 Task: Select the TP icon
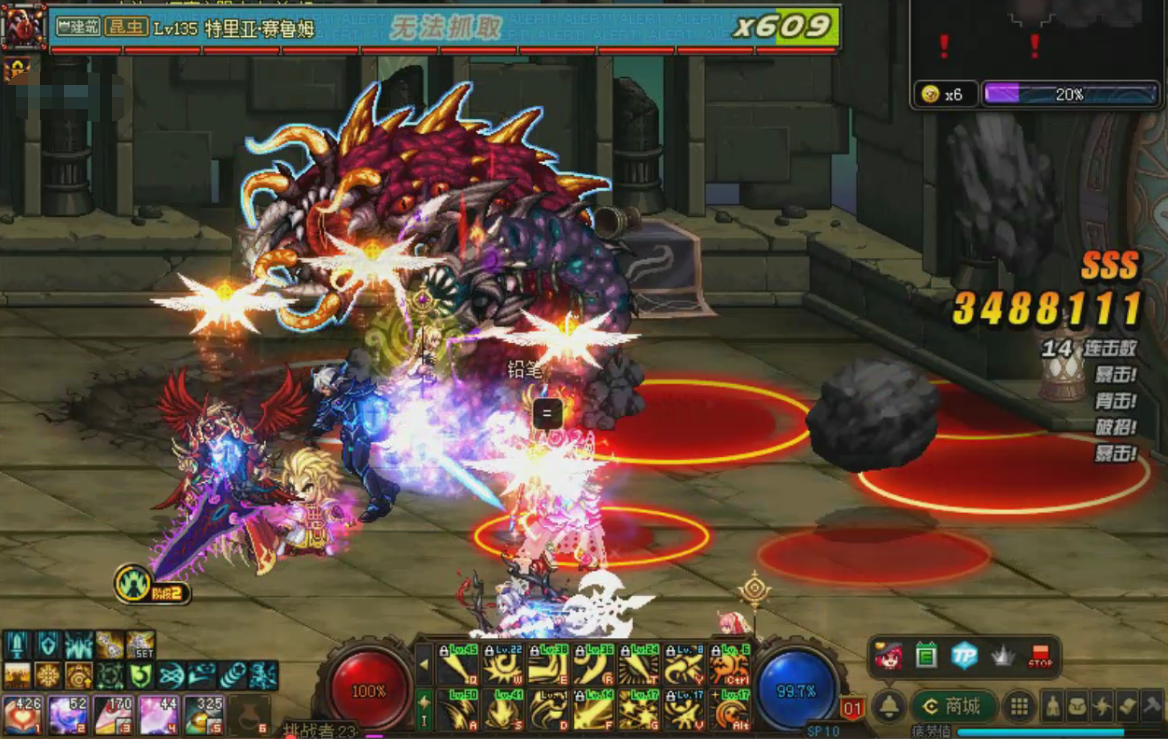[x=964, y=656]
